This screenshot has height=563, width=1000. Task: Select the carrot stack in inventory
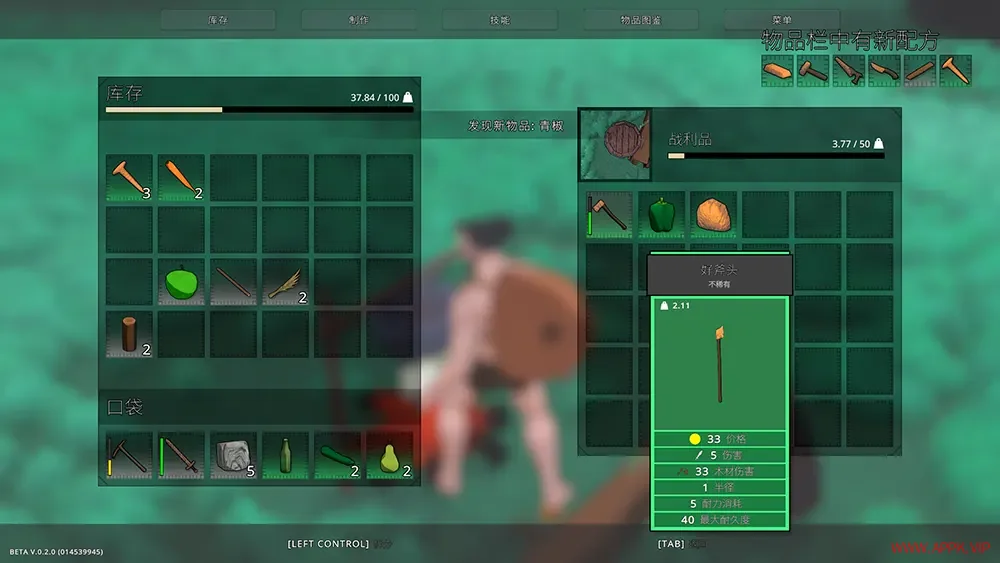pos(181,178)
